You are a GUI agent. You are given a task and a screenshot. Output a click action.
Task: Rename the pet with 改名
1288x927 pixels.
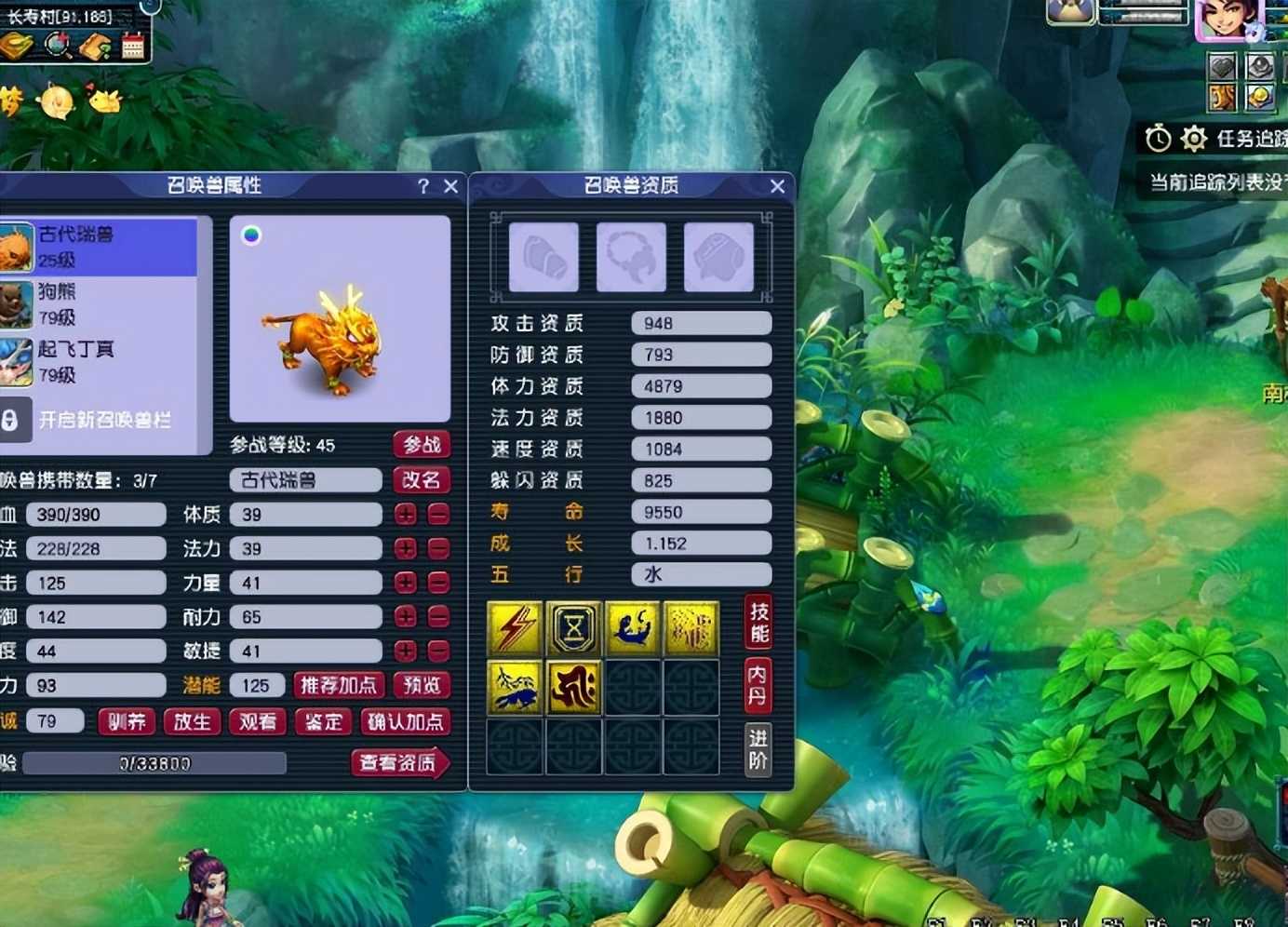[x=422, y=480]
